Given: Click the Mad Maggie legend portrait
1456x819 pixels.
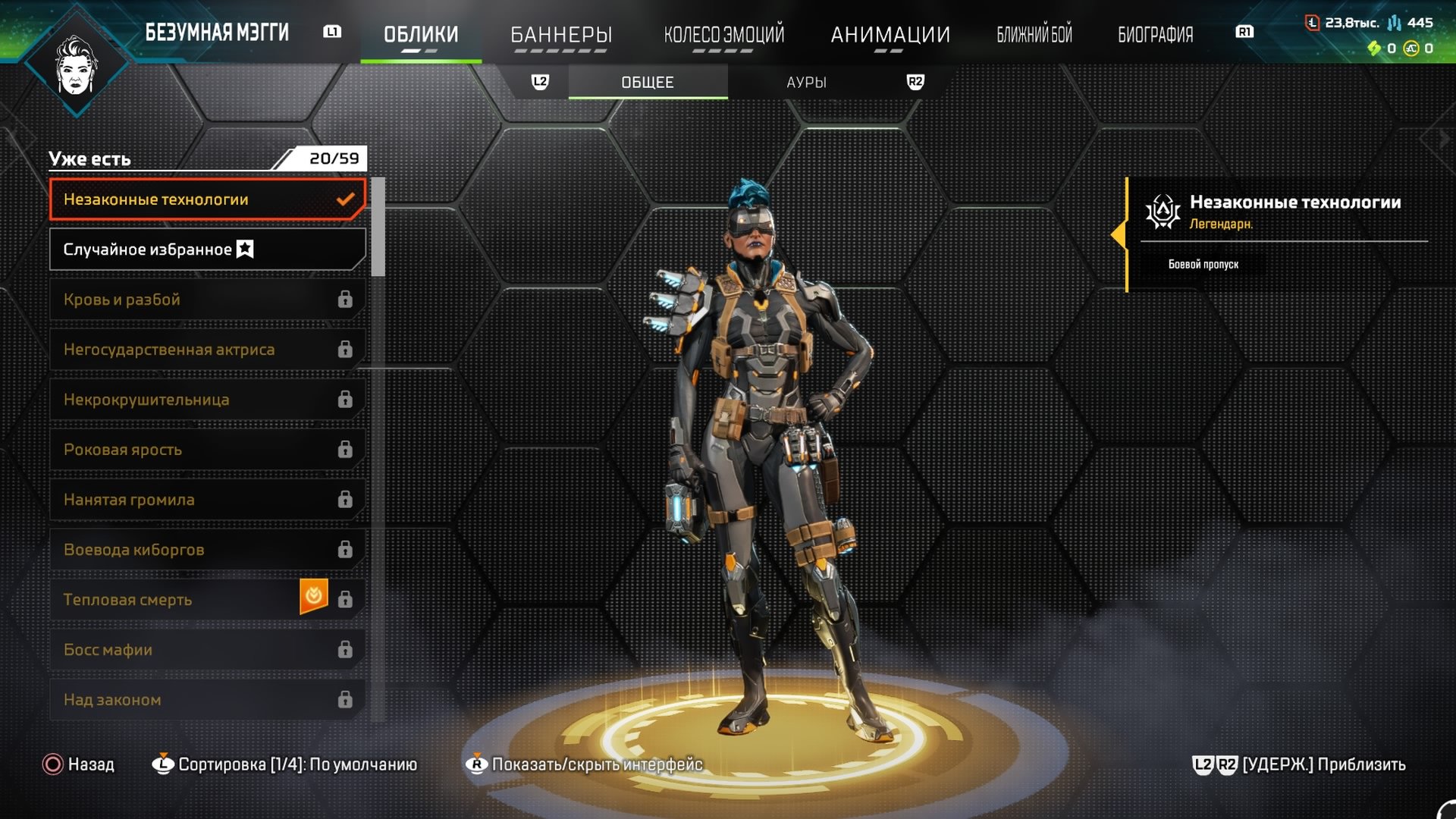Looking at the screenshot, I should [x=76, y=64].
